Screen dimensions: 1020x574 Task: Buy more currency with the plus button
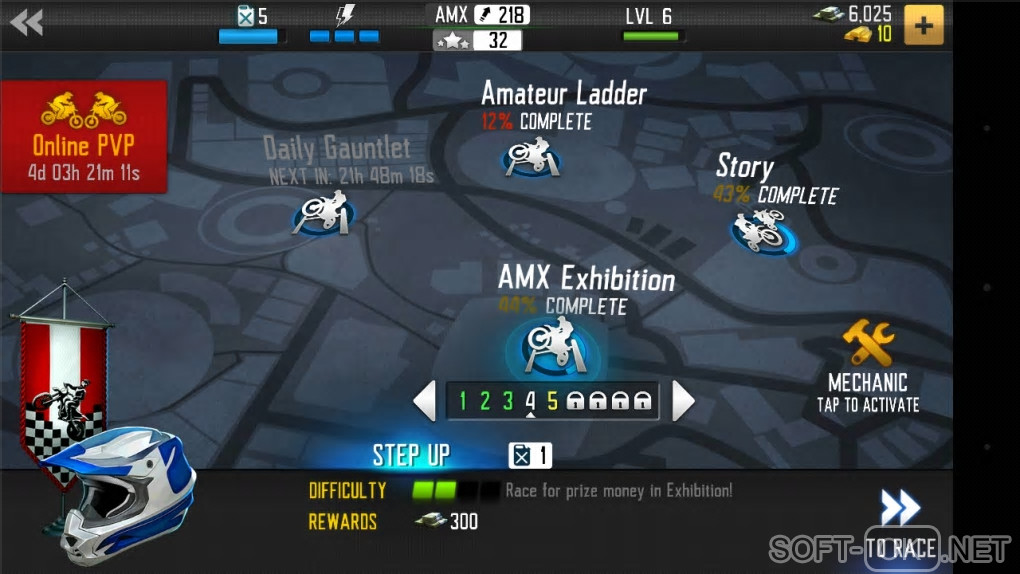coord(923,25)
